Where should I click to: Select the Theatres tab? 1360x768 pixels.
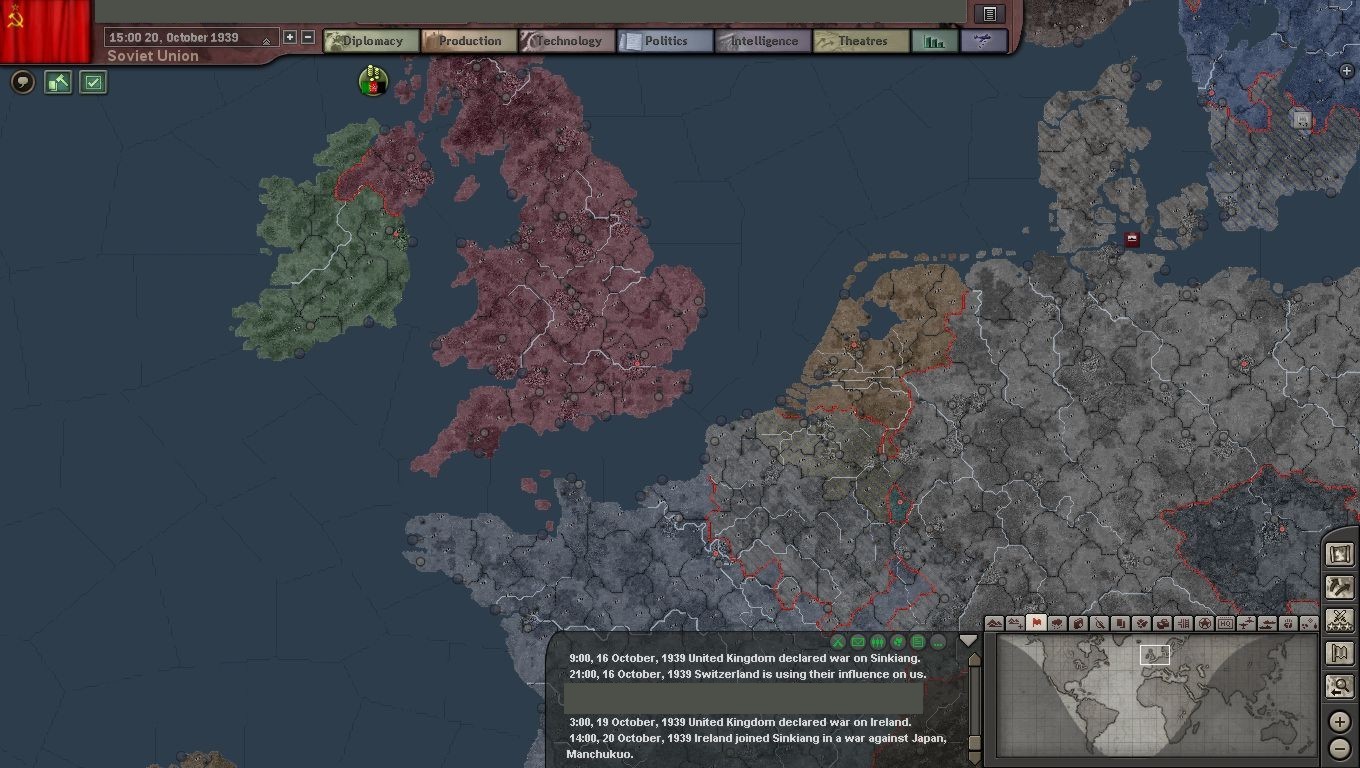pos(861,41)
